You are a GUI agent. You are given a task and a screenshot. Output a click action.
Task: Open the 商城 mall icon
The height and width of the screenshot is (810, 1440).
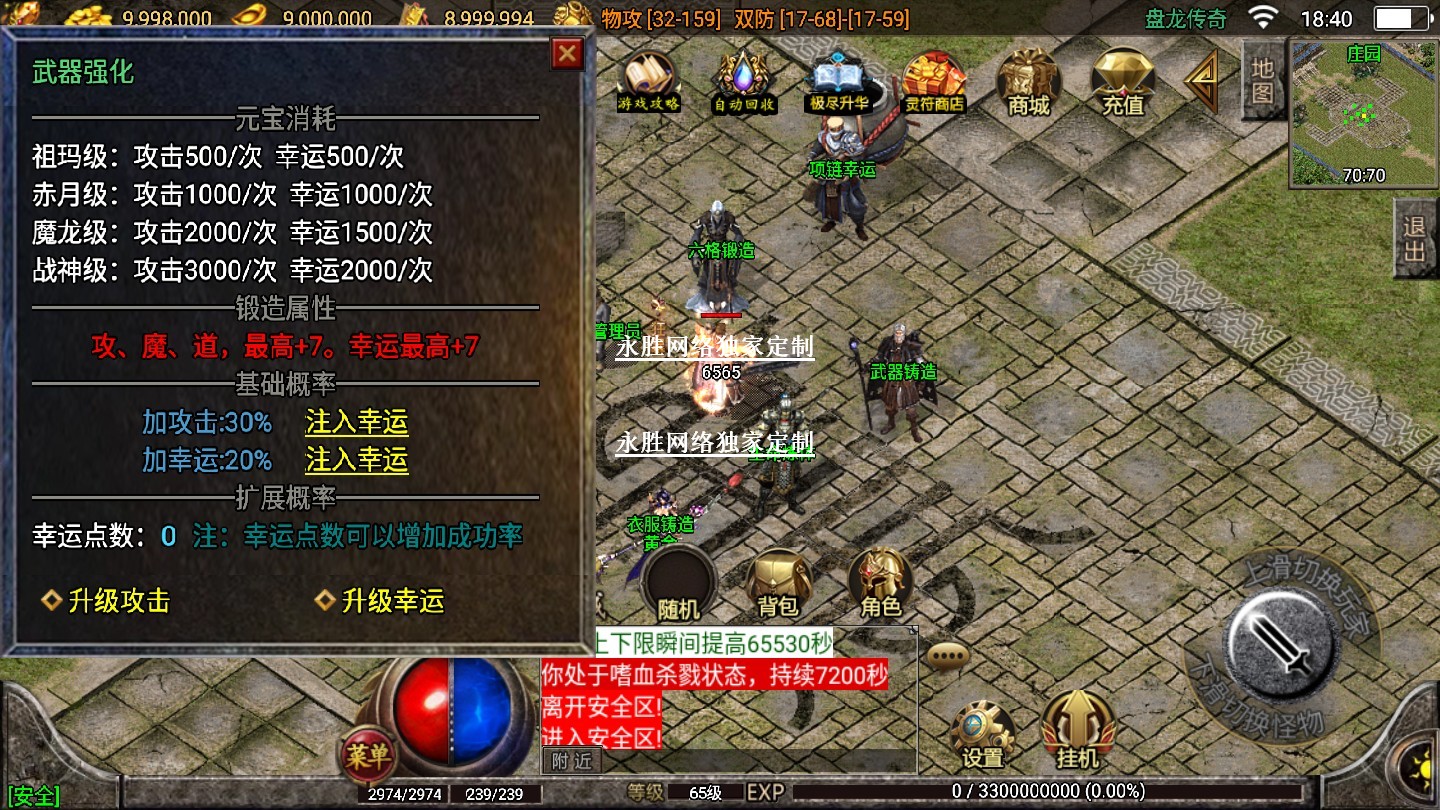click(1029, 81)
